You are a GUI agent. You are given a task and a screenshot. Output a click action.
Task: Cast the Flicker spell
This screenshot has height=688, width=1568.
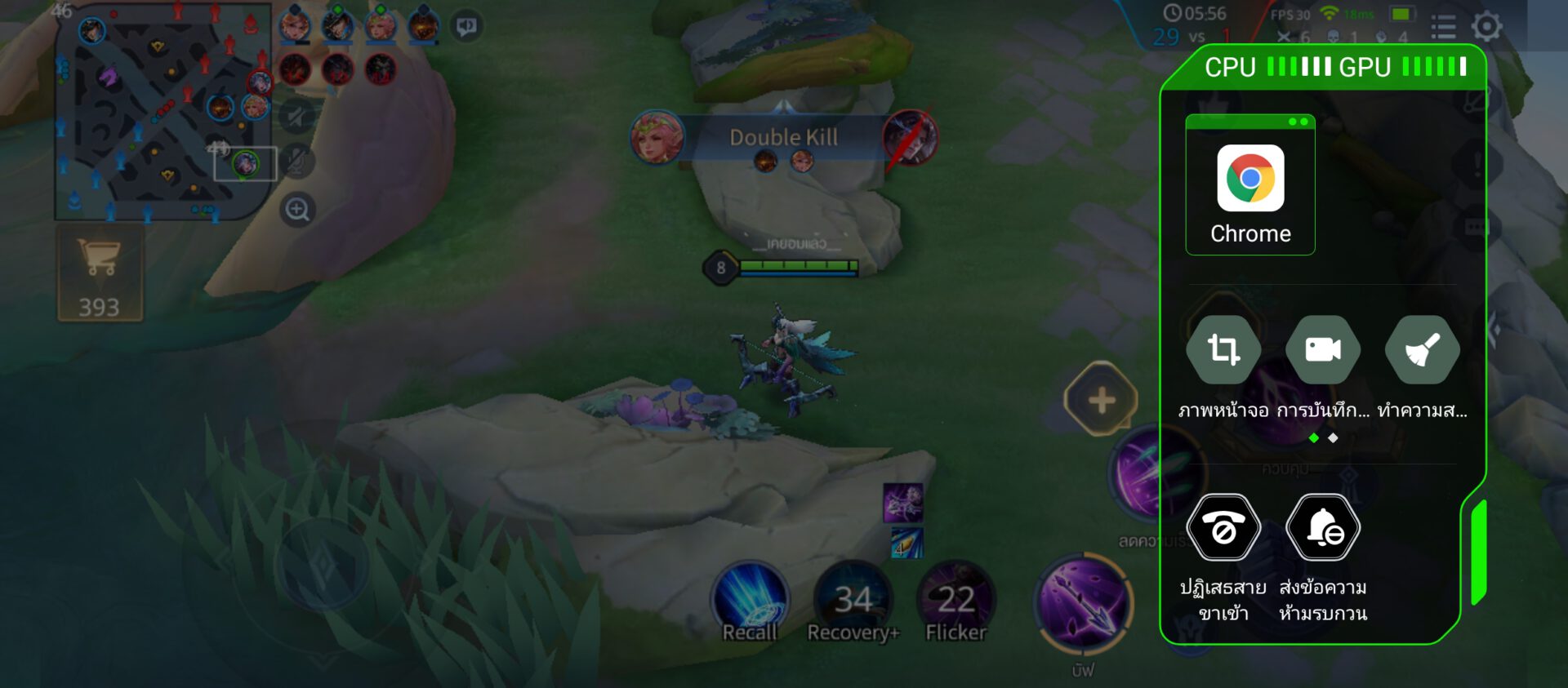pos(955,601)
